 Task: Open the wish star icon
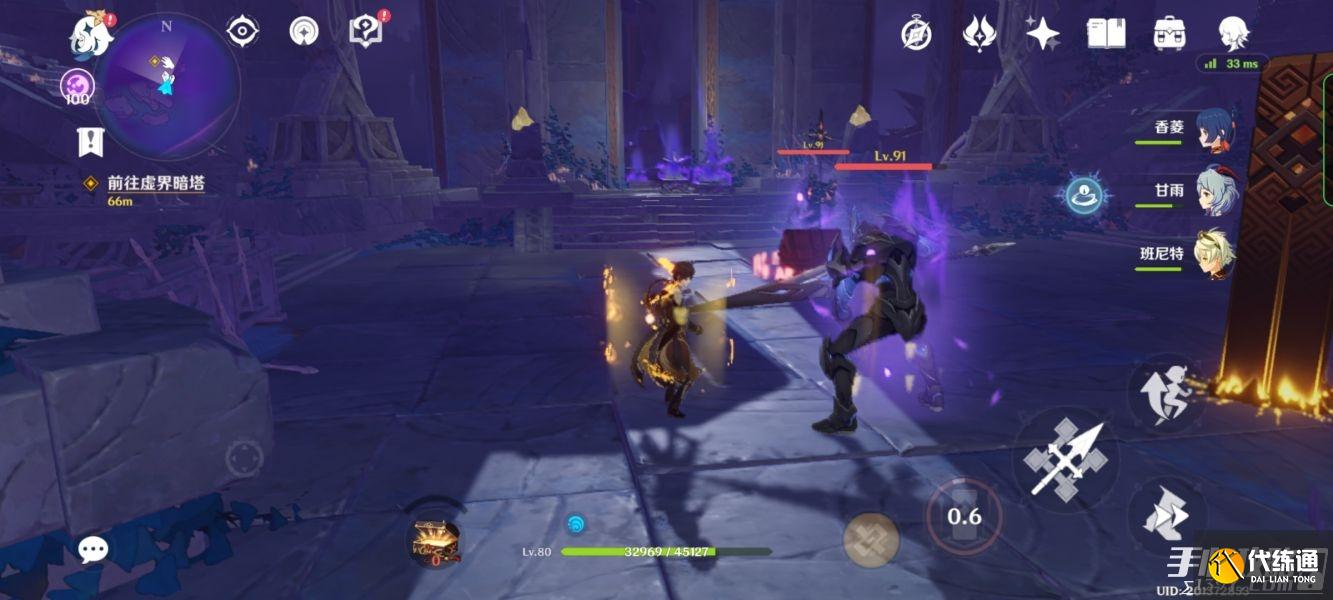click(1042, 34)
